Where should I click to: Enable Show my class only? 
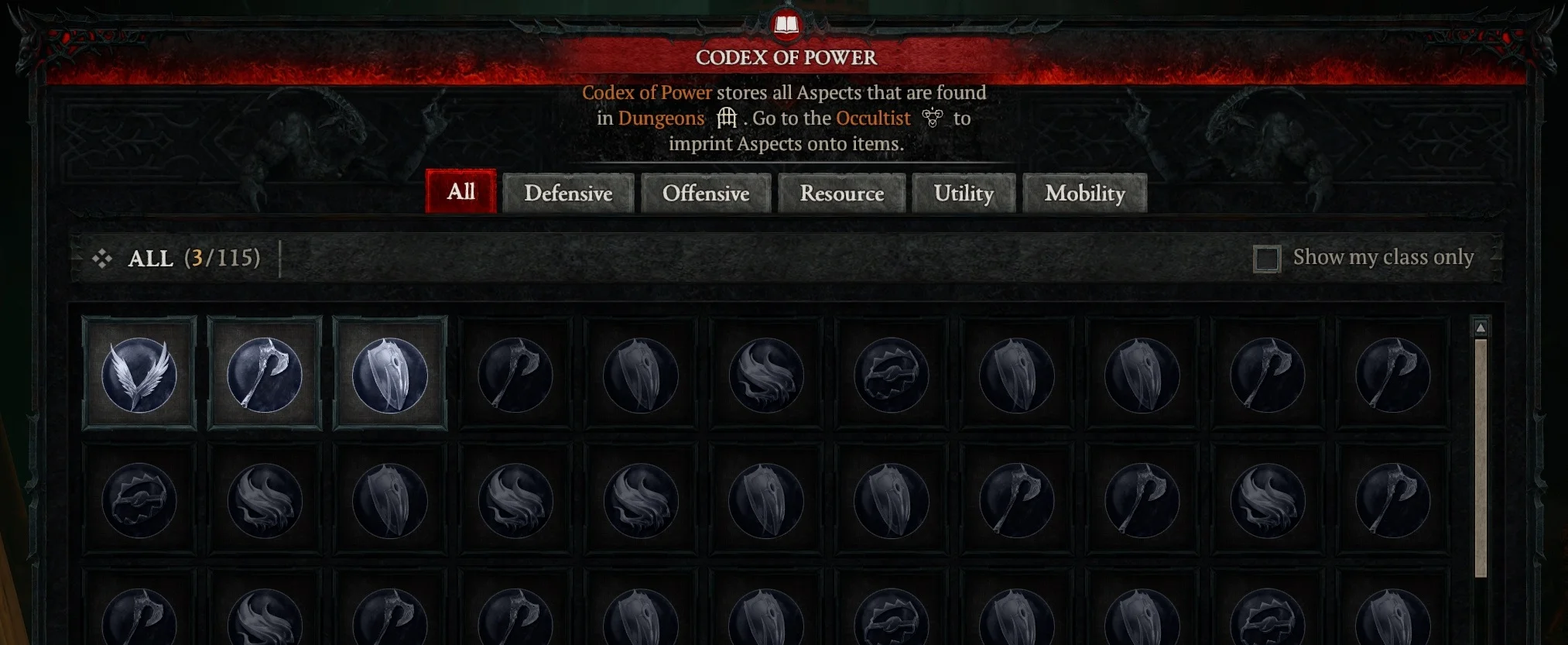[x=1267, y=259]
